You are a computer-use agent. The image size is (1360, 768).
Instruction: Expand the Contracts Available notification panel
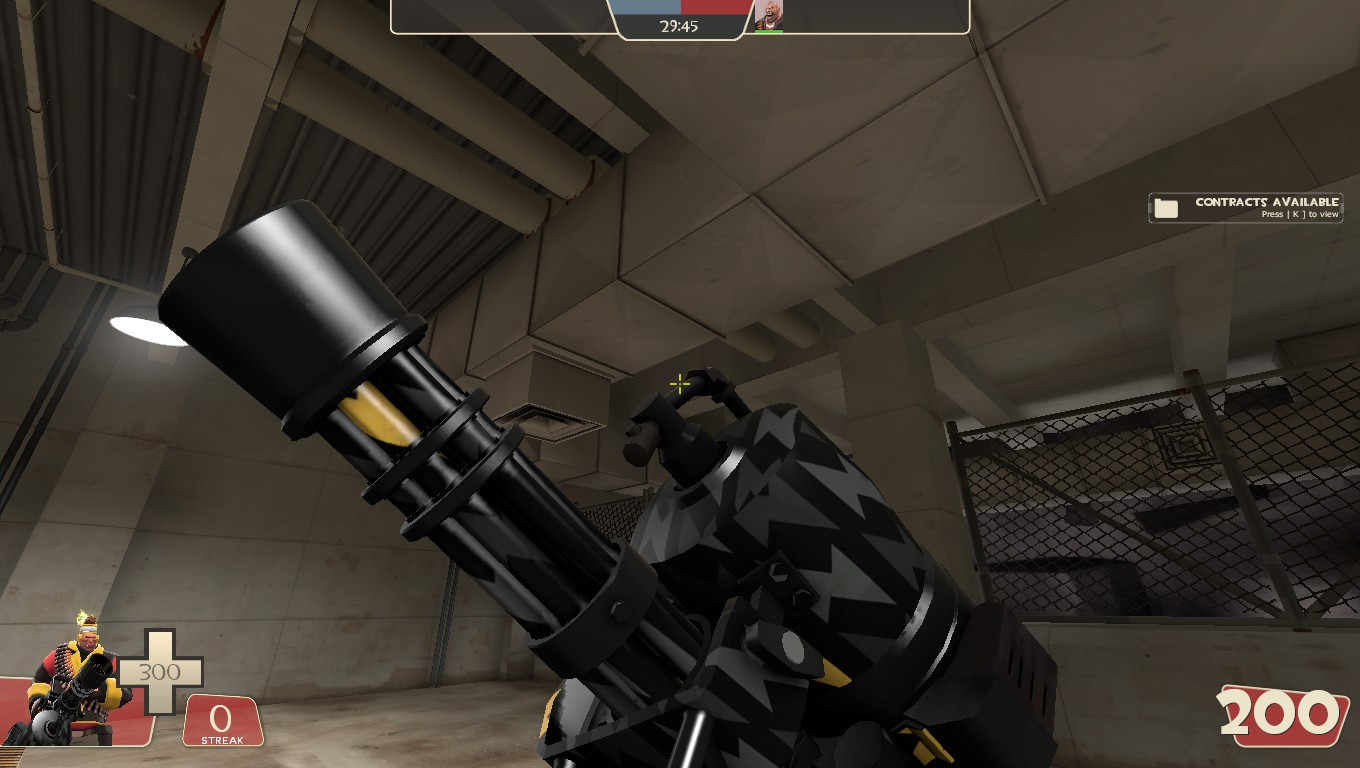click(x=1244, y=207)
